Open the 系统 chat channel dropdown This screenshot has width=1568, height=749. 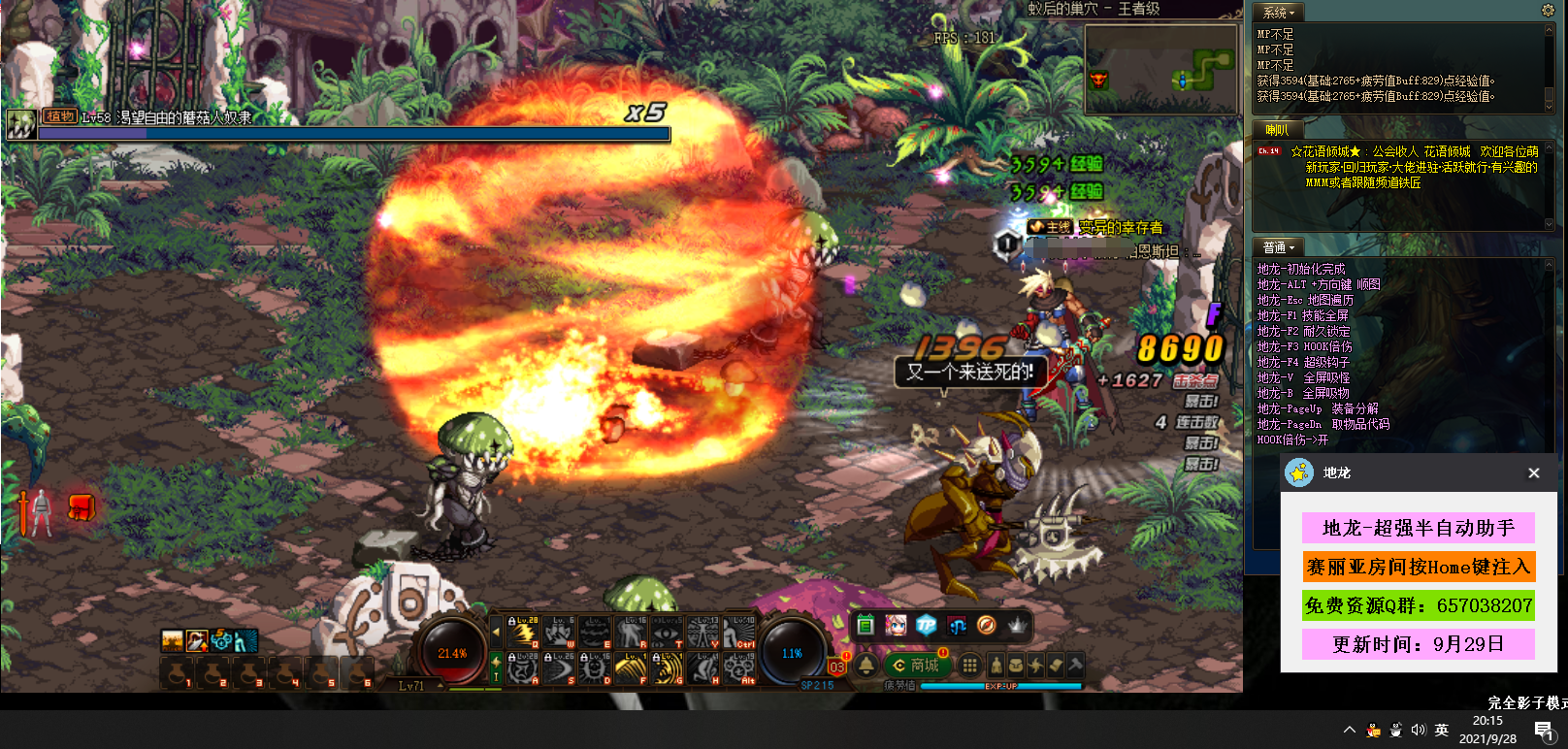click(1279, 13)
